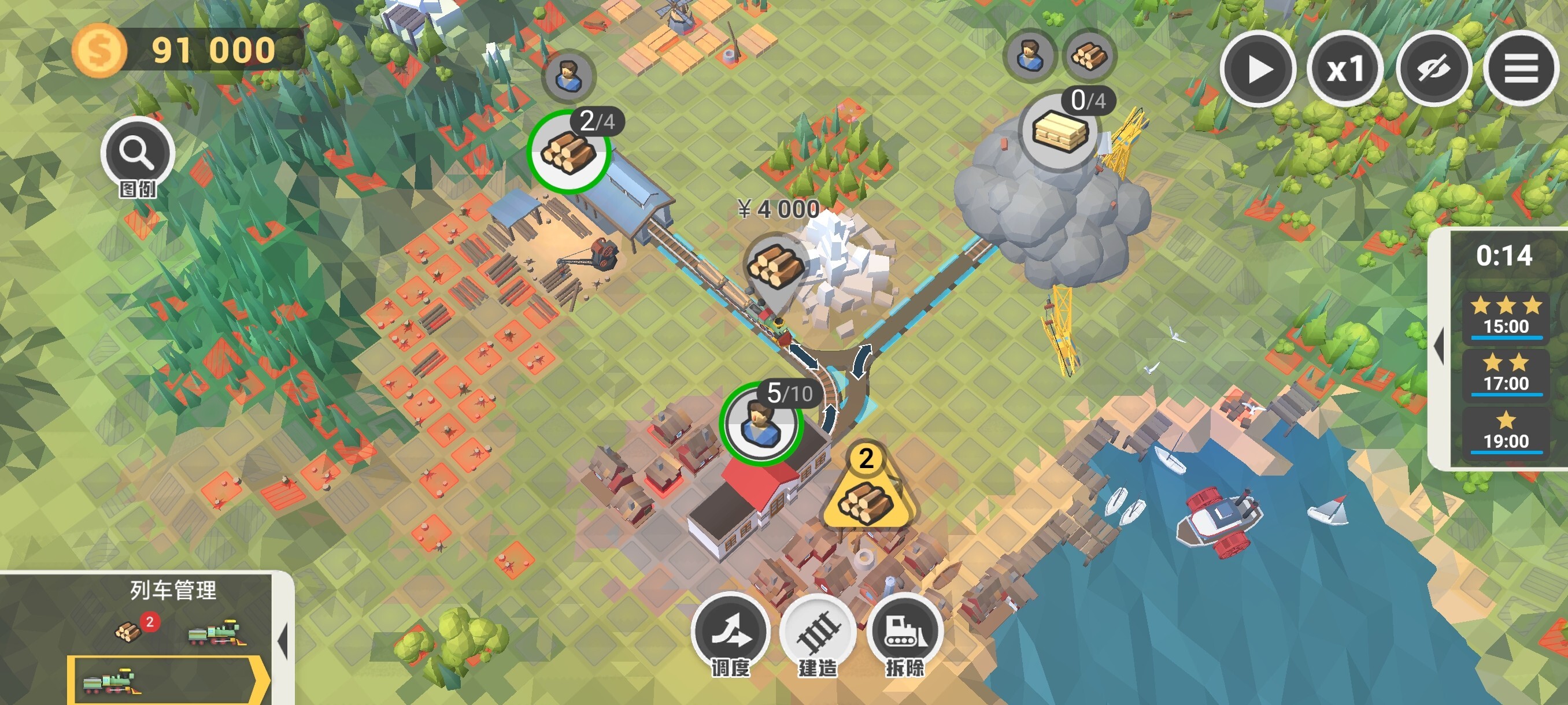Viewport: 1568px width, 705px height.
Task: Start the simulation with the play button
Action: coord(1258,69)
